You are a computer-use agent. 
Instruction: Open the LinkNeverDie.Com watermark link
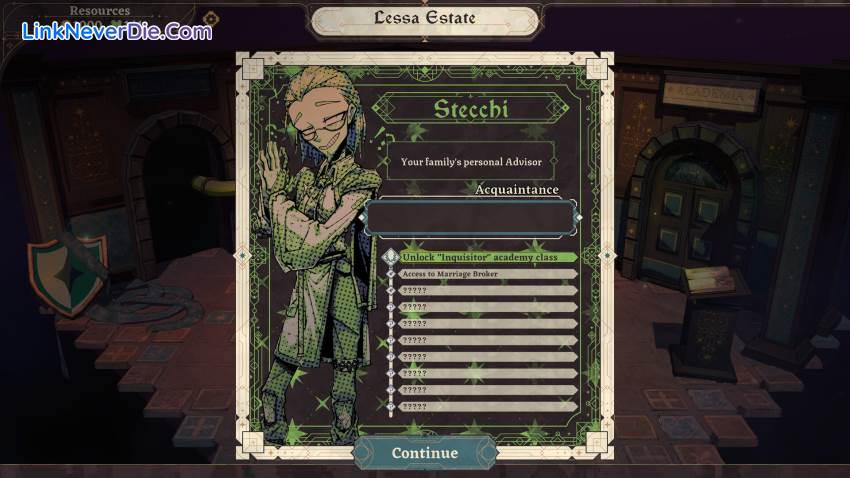pyautogui.click(x=117, y=31)
